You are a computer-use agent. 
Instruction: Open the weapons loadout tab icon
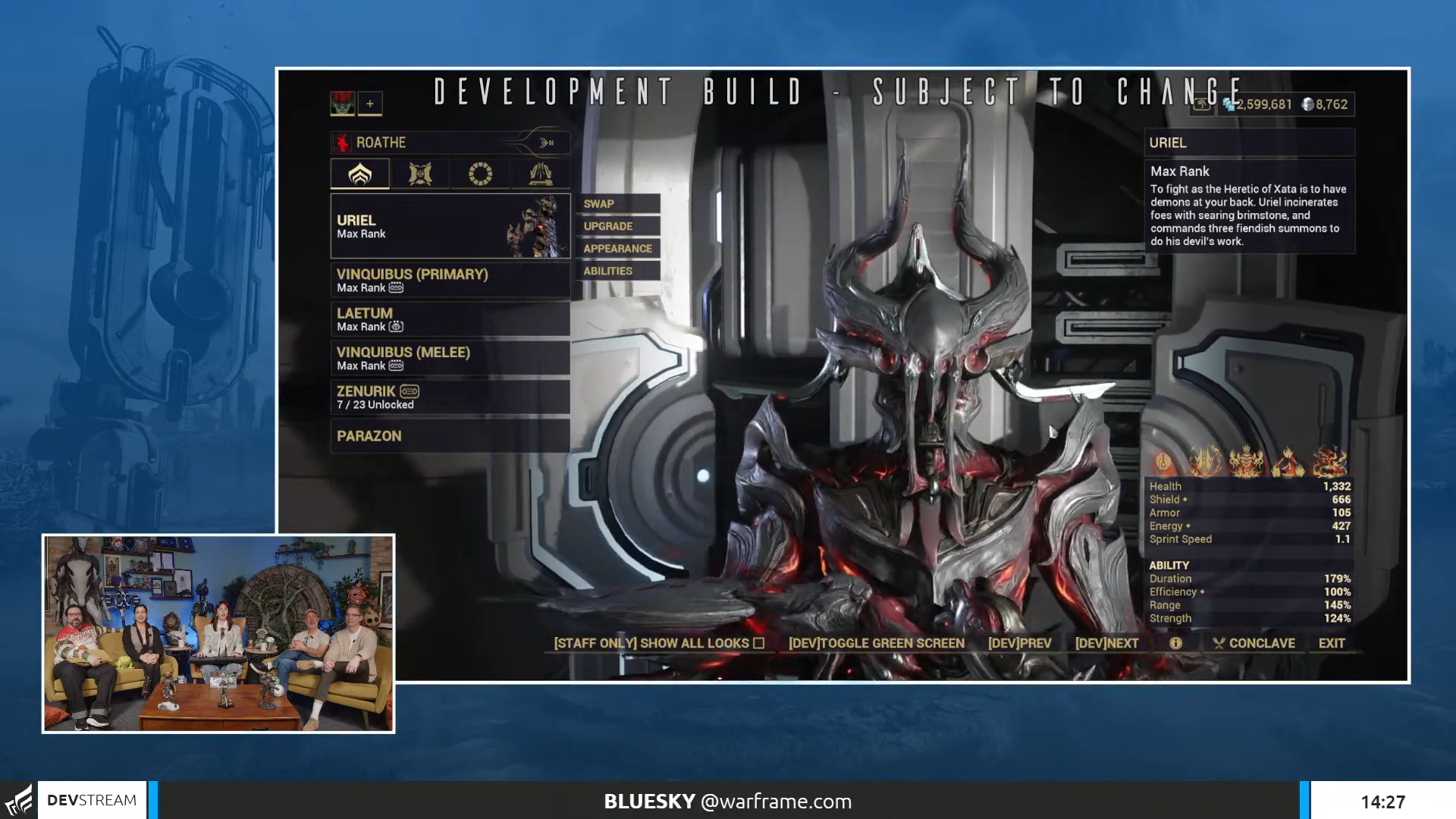(420, 174)
